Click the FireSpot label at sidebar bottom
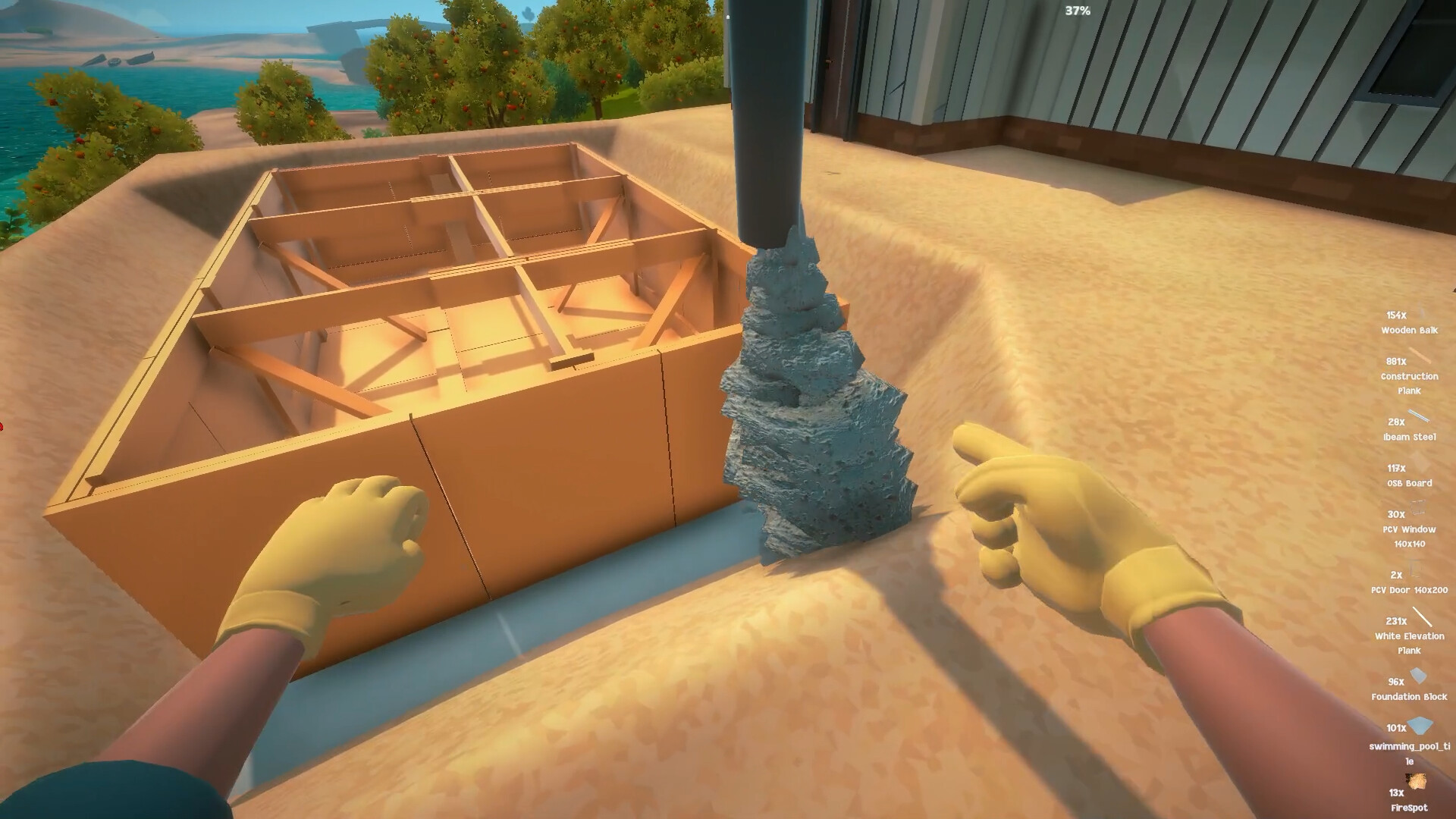This screenshot has height=819, width=1456. (x=1409, y=806)
